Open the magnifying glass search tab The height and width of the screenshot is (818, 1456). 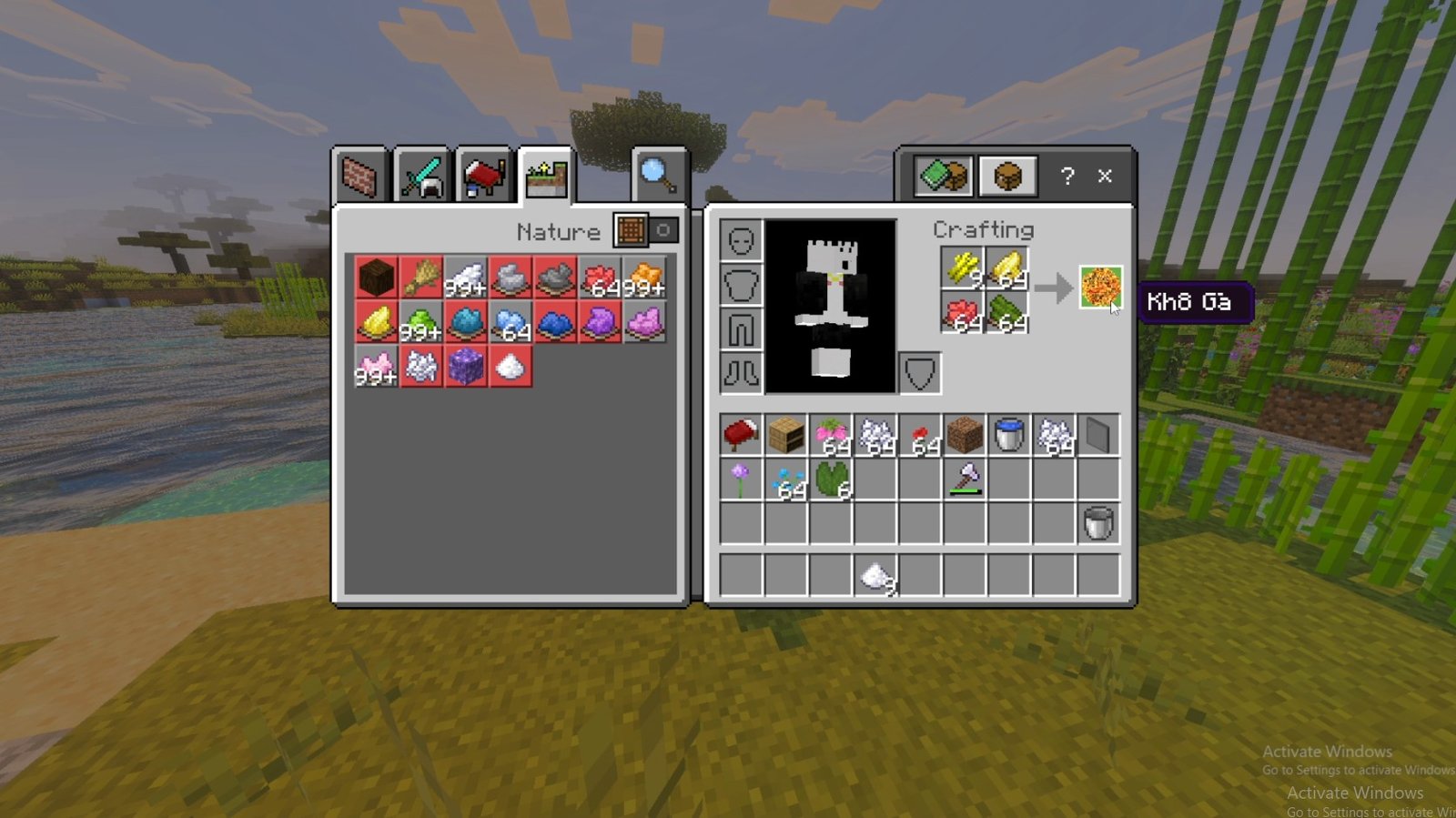click(658, 175)
